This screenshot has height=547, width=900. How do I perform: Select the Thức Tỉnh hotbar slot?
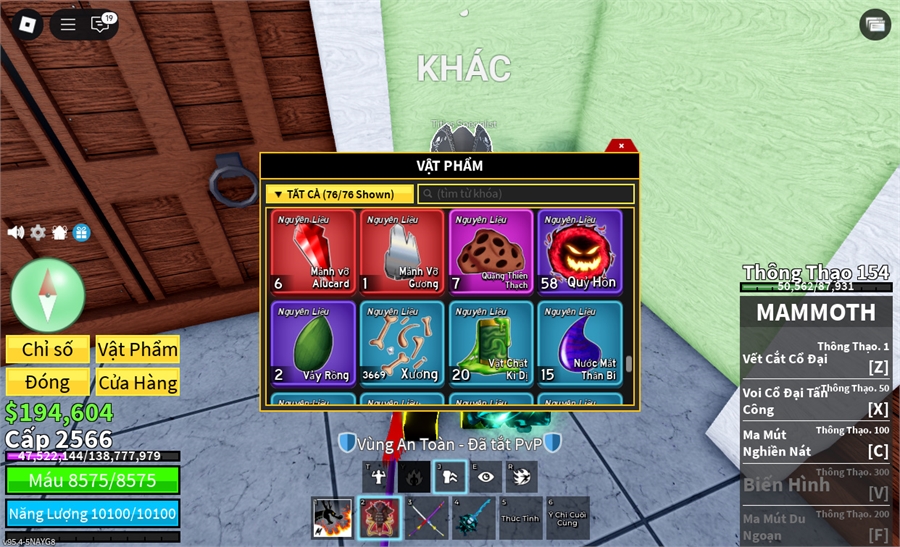click(521, 518)
